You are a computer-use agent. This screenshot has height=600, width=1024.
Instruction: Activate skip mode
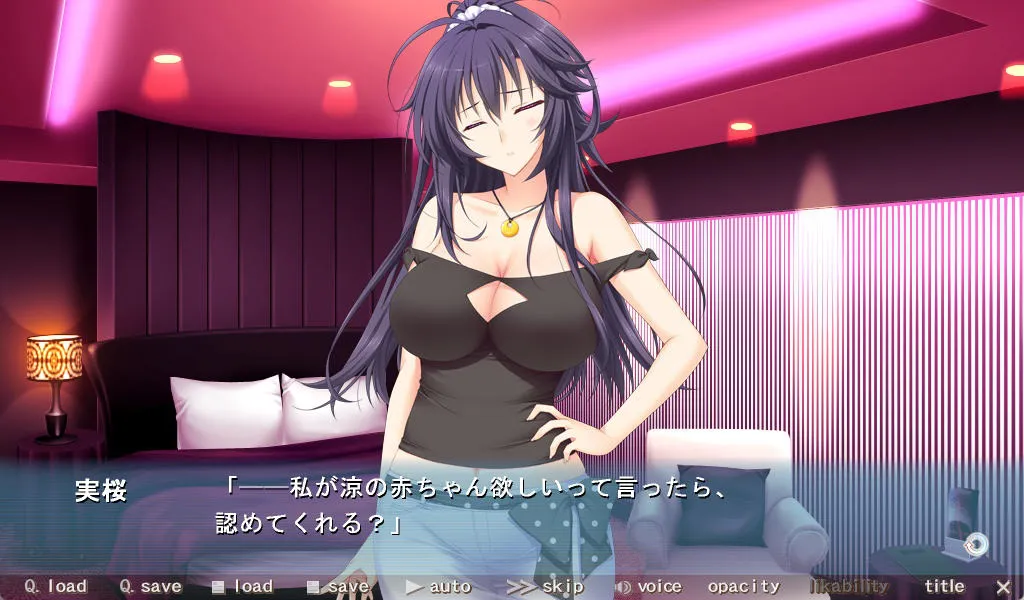546,587
